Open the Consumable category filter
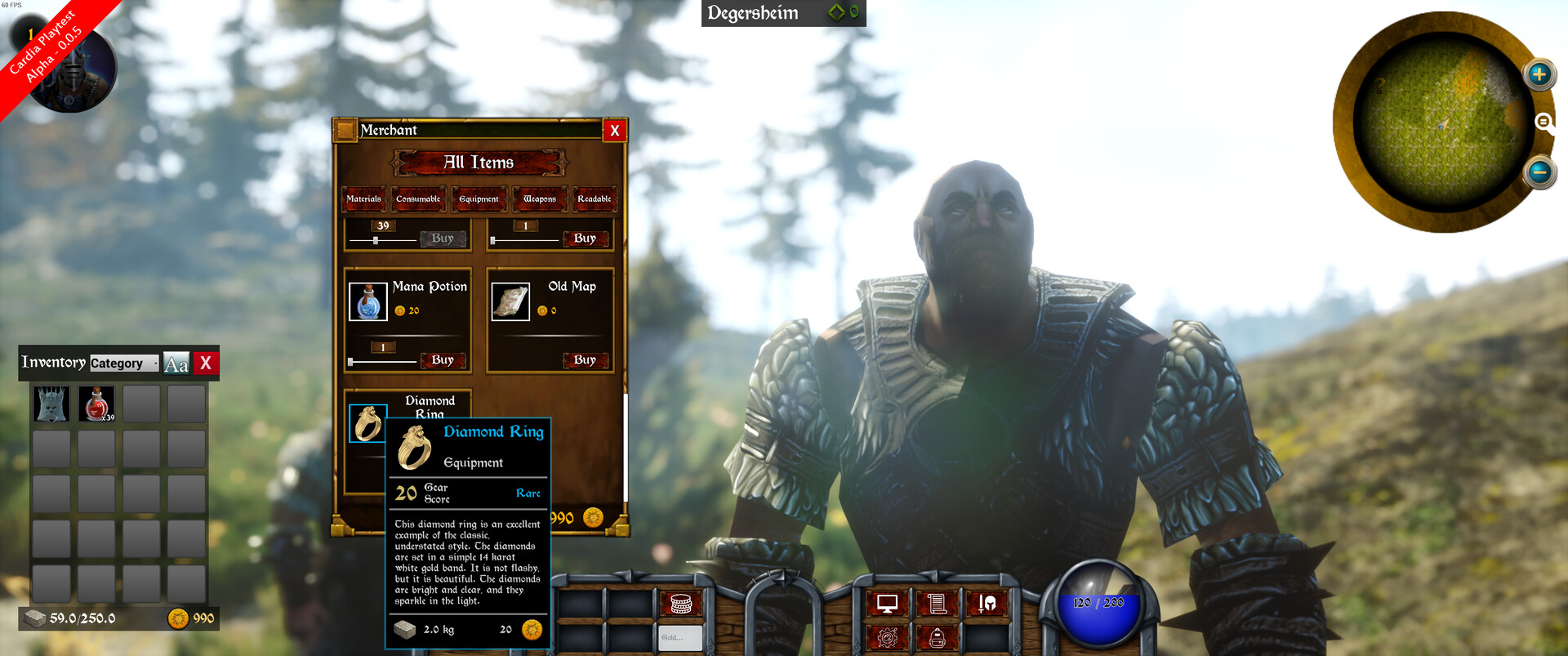This screenshot has height=656, width=1568. (418, 199)
